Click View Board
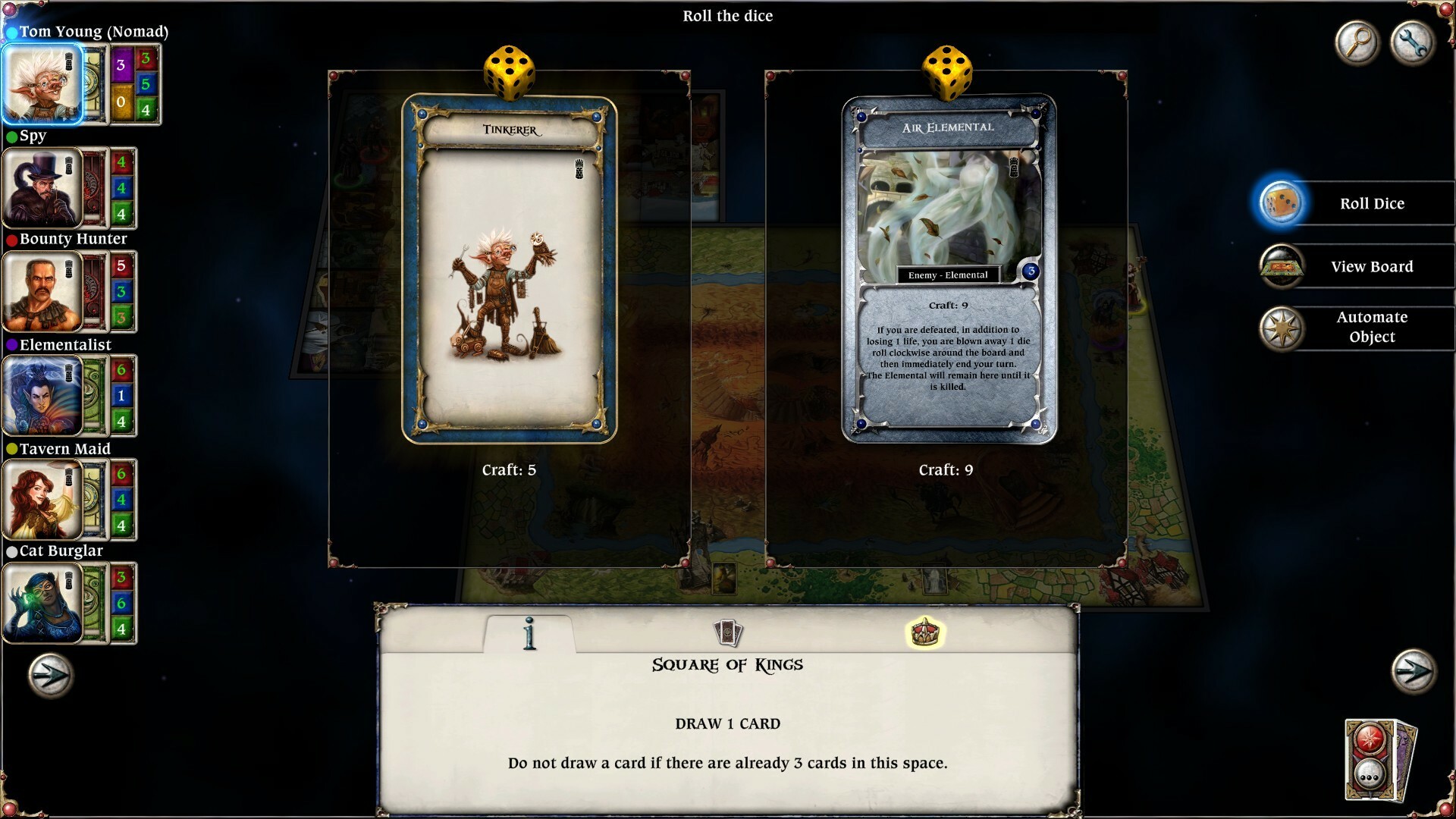Screen dimensions: 1456x819 tap(1372, 266)
